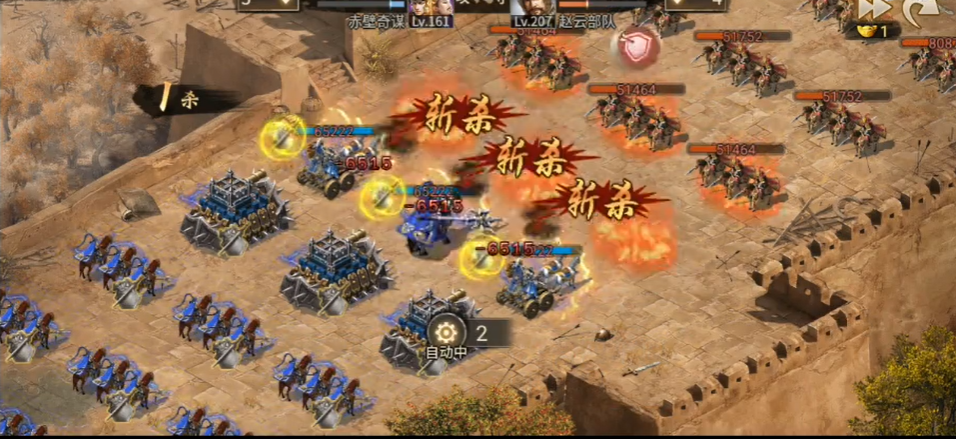Select the Lv.207 赵云部队 commander portrait
The height and width of the screenshot is (439, 956).
tap(529, 10)
